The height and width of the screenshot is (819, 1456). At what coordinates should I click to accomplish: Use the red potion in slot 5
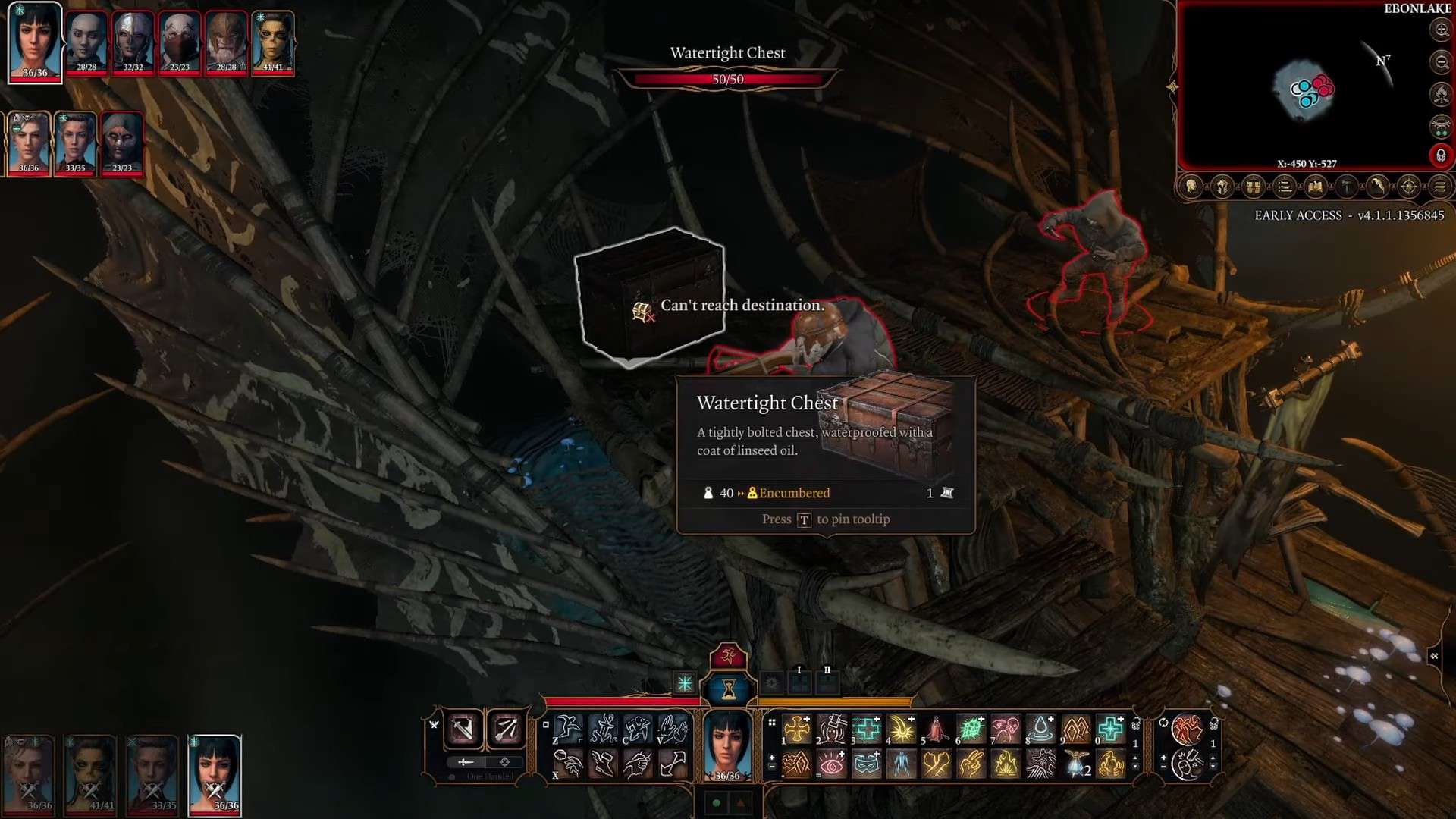pos(937,730)
